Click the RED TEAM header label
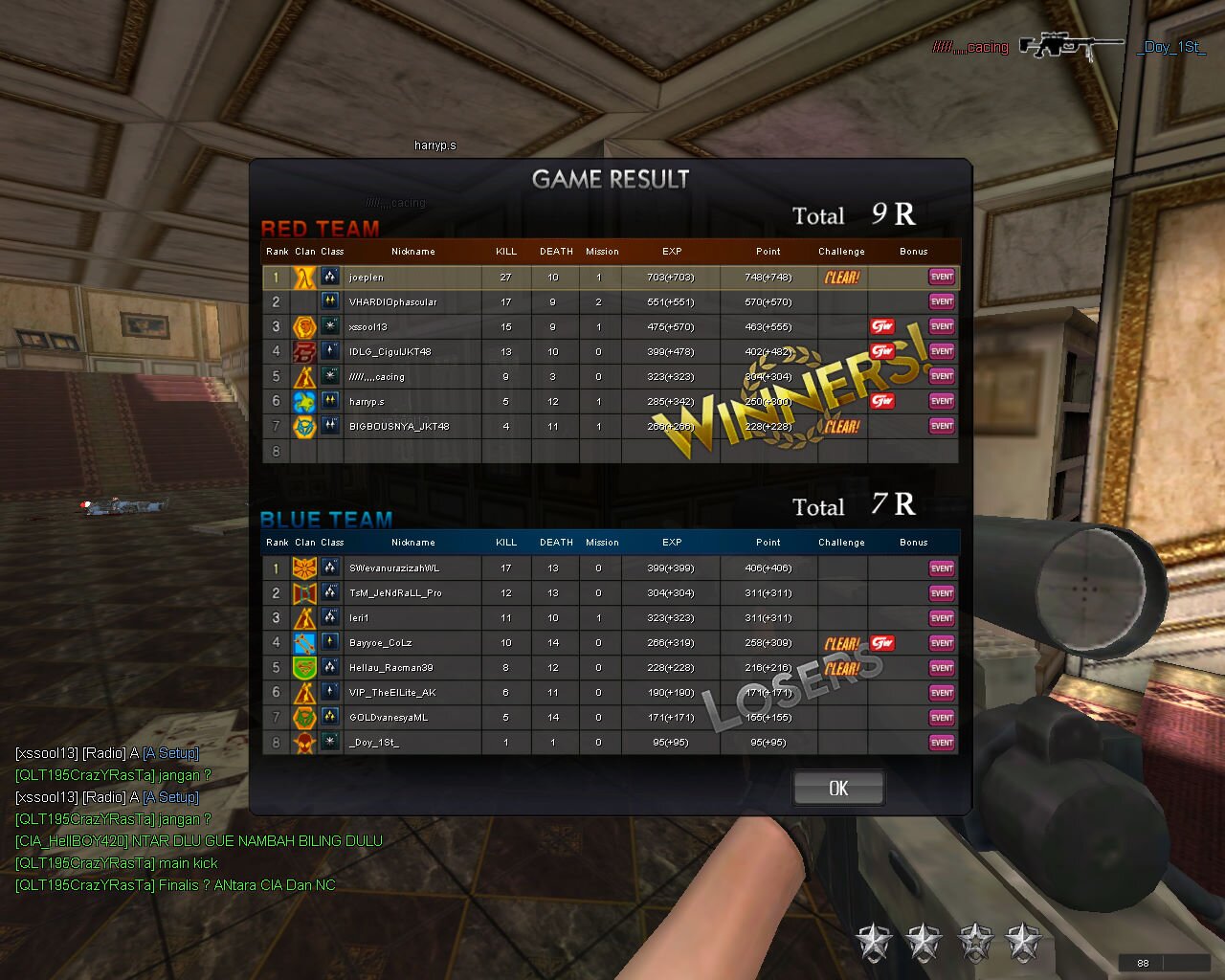This screenshot has width=1225, height=980. coord(320,228)
